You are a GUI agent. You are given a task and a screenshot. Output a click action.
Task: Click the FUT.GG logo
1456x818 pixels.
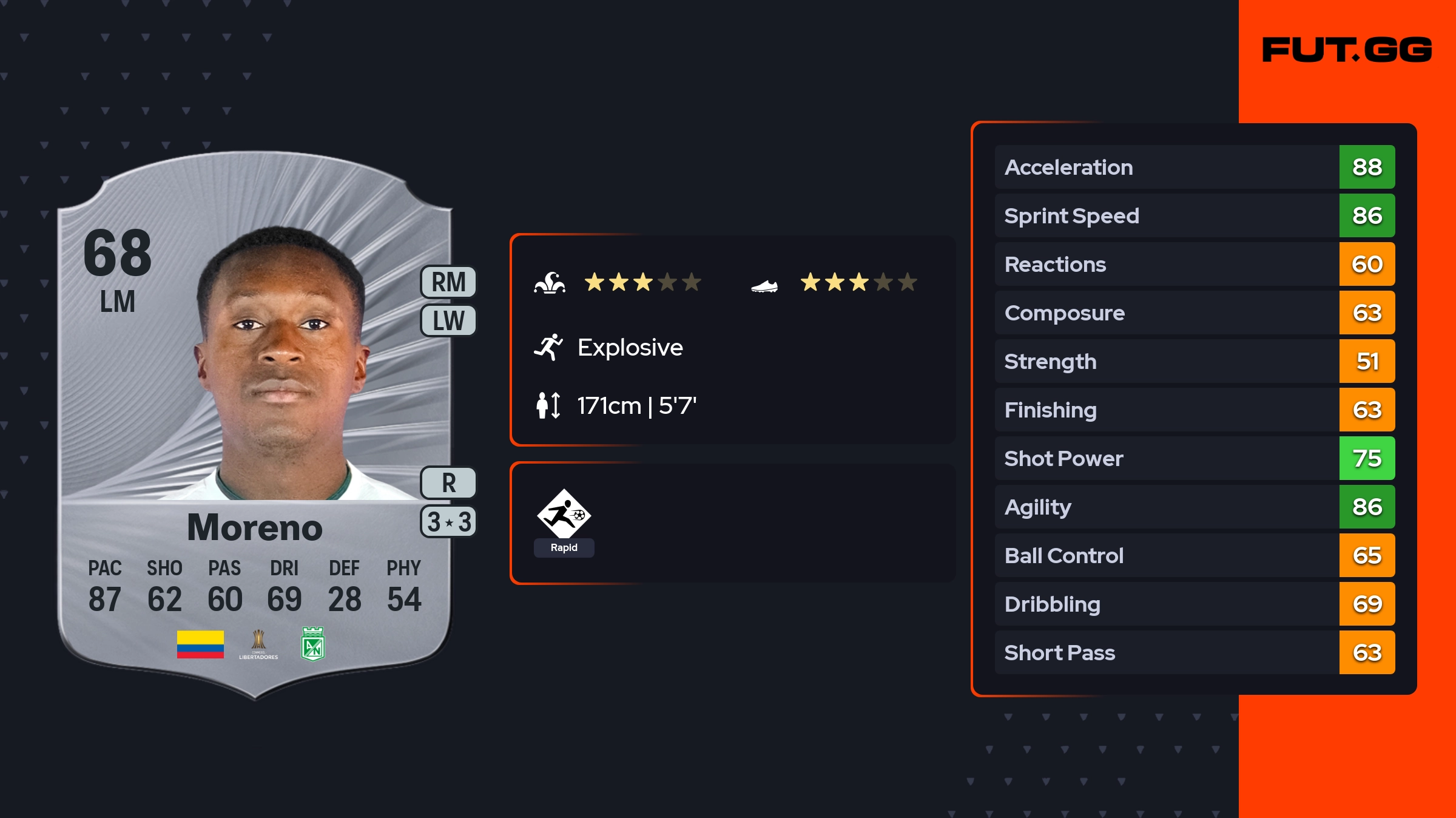point(1347,50)
